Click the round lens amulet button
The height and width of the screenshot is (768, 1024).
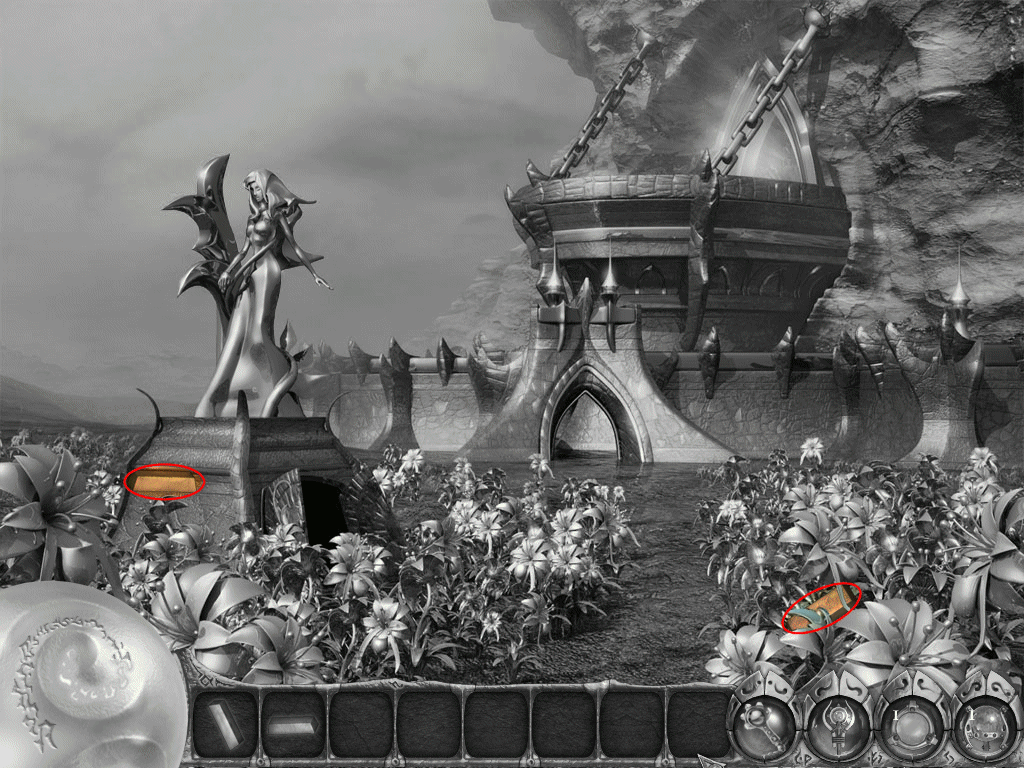911,728
